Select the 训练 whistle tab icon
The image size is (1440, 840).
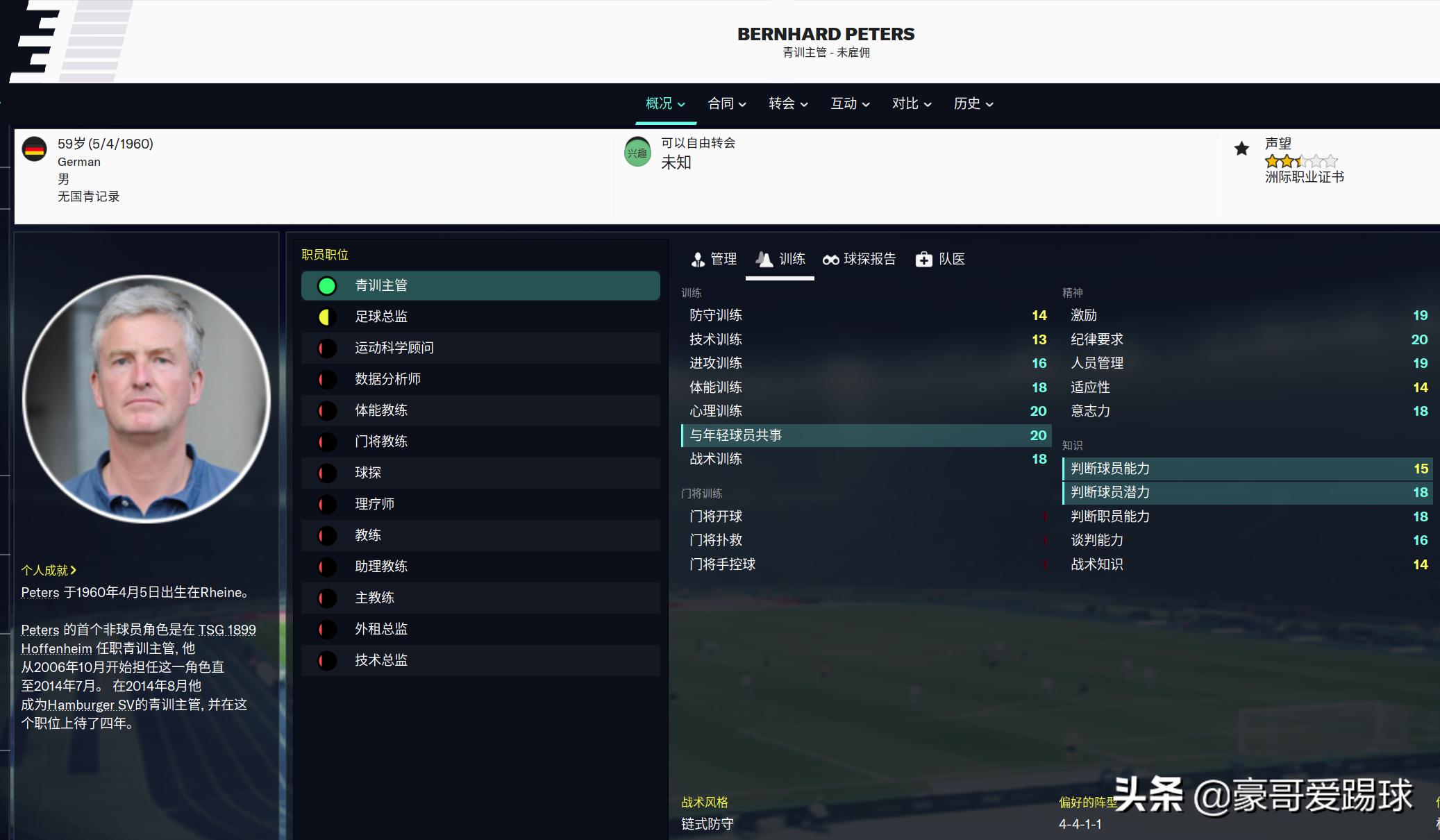click(x=764, y=259)
